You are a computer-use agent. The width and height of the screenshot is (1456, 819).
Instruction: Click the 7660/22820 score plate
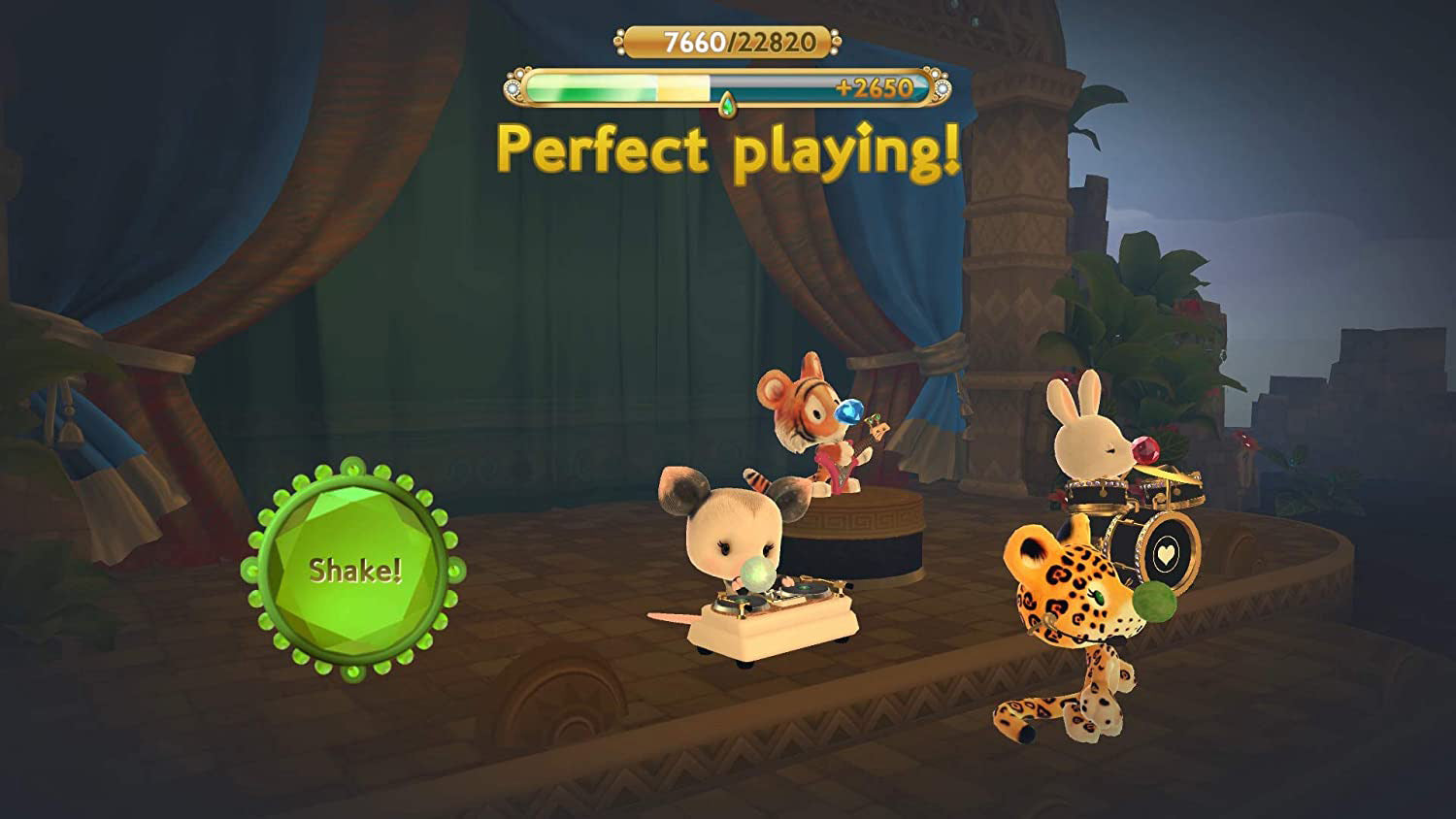click(726, 42)
